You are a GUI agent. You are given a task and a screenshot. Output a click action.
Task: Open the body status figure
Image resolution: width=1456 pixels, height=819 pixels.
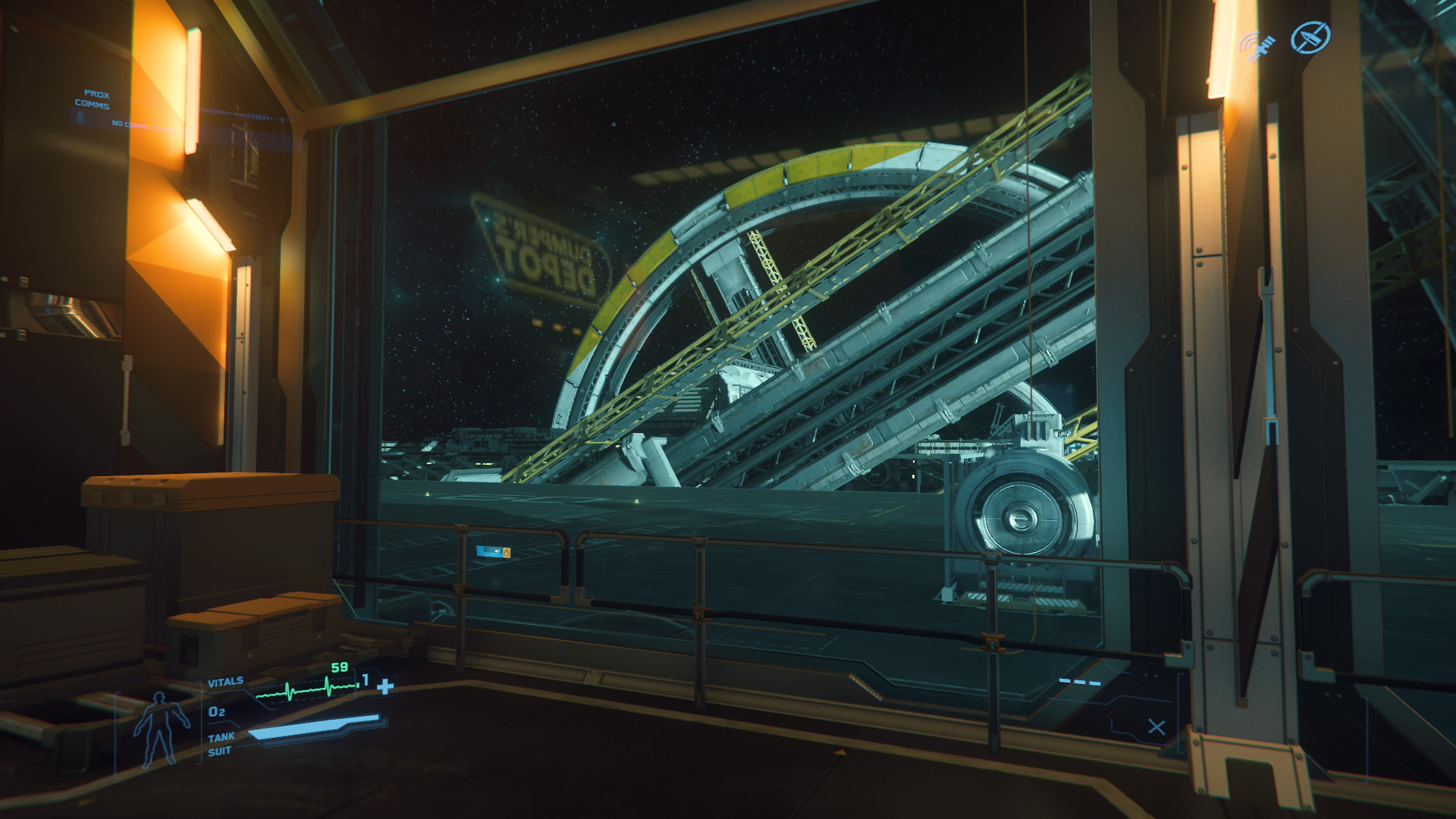160,729
